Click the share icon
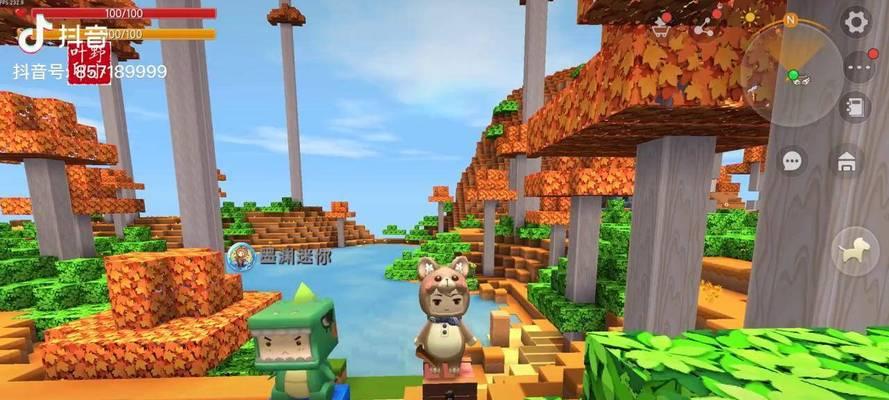This screenshot has height=400, width=889. pos(703,27)
